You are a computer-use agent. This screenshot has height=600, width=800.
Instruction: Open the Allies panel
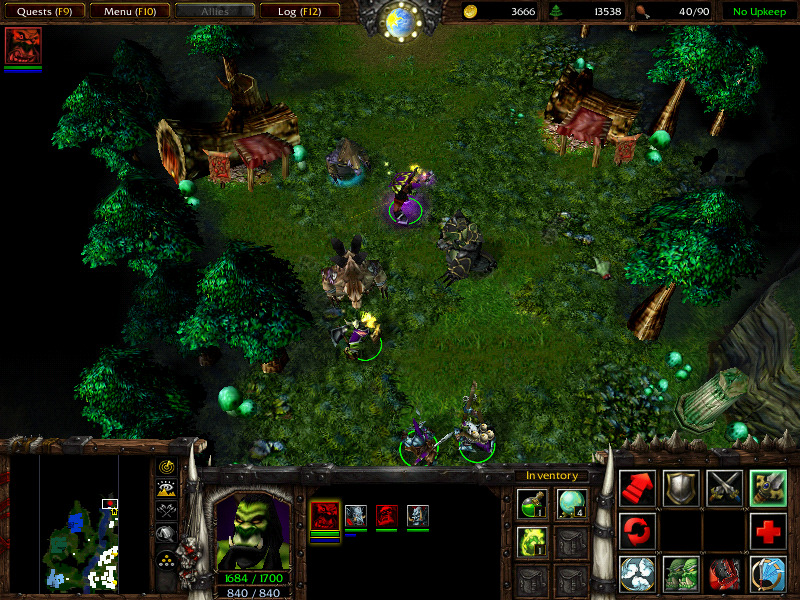point(214,12)
